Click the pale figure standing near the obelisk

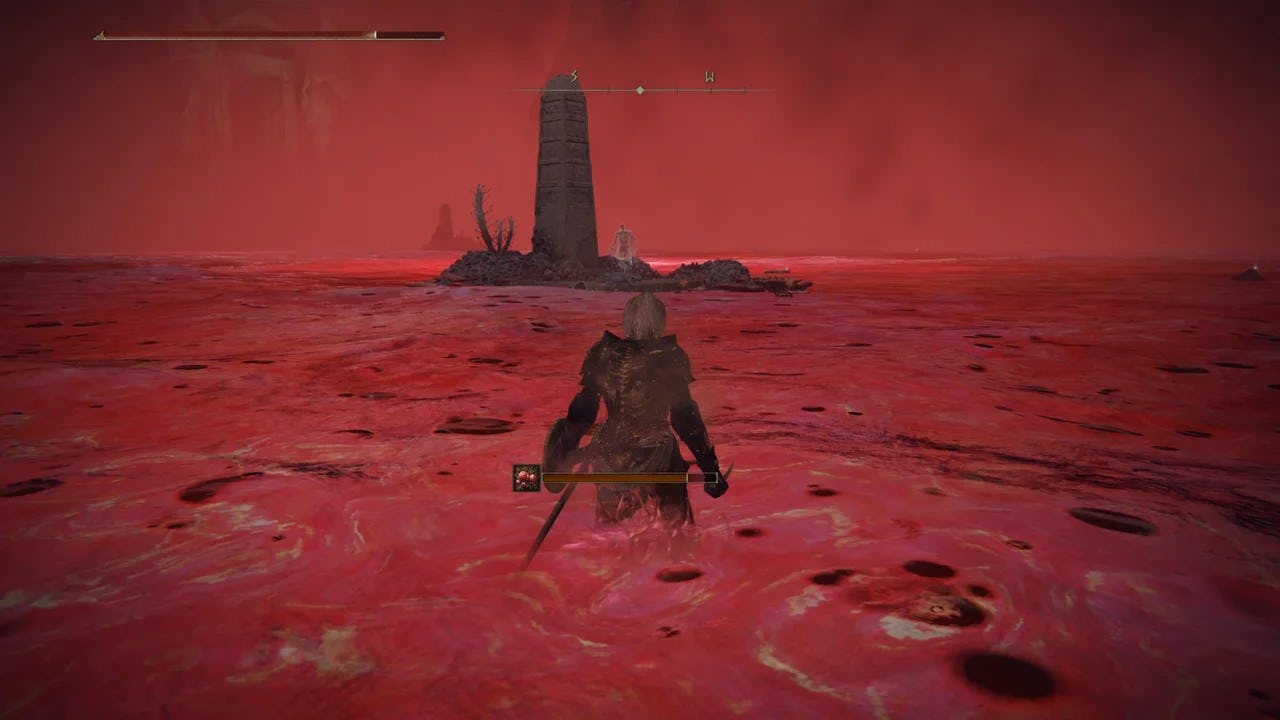pos(622,240)
